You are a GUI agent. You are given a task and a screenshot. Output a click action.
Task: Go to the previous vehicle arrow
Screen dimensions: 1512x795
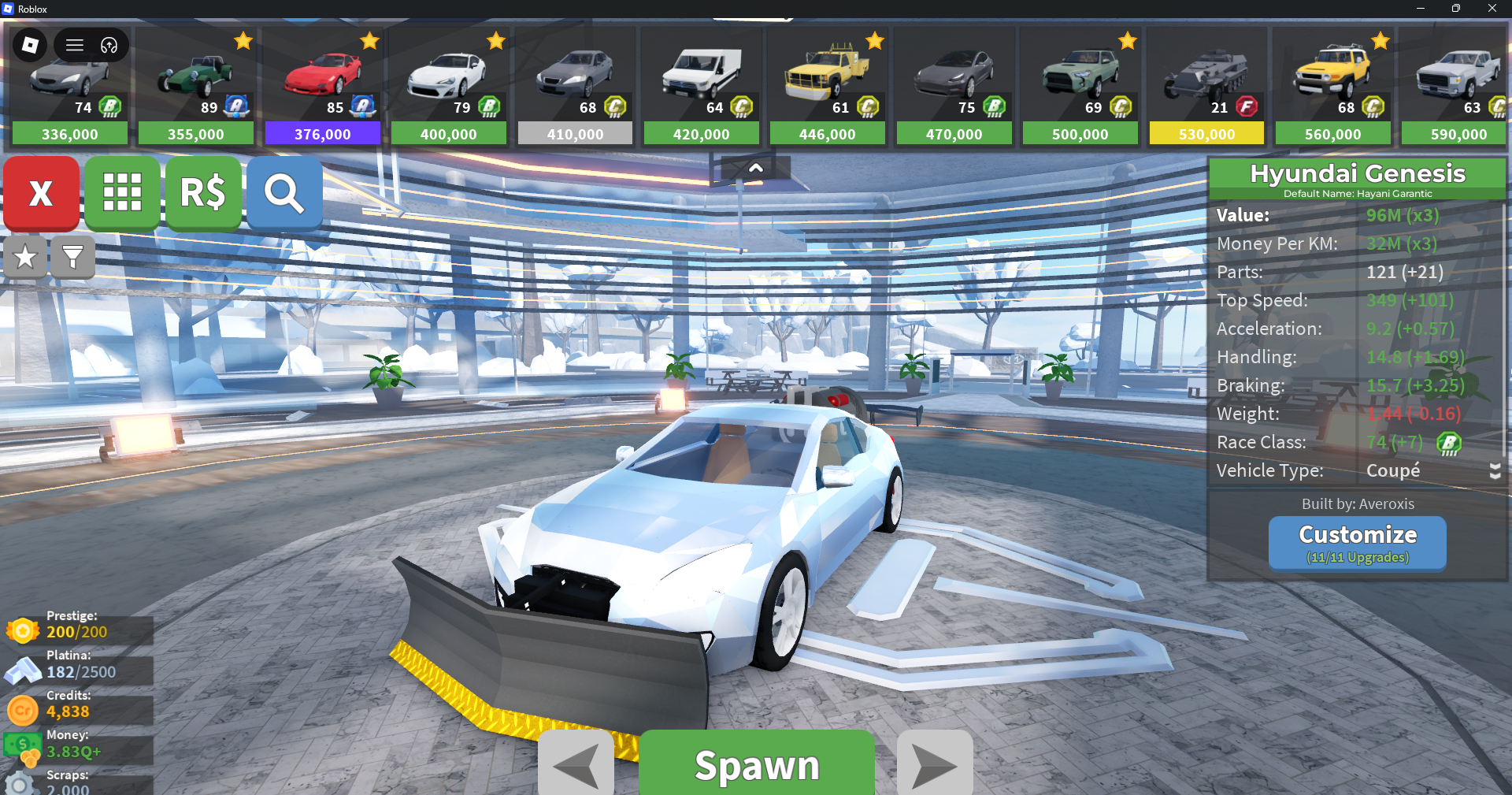pyautogui.click(x=576, y=764)
